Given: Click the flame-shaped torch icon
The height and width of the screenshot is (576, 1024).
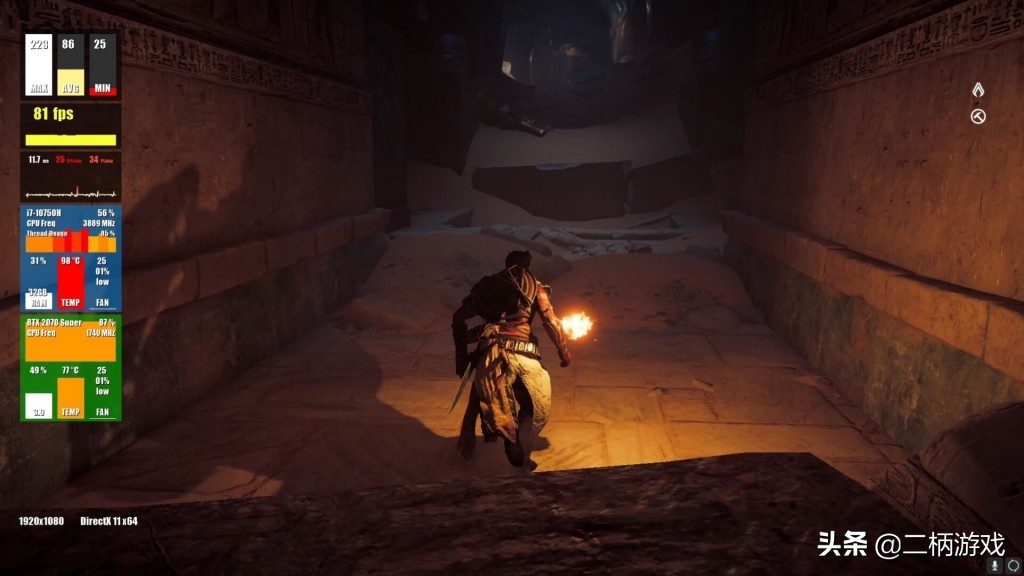Looking at the screenshot, I should [x=978, y=90].
